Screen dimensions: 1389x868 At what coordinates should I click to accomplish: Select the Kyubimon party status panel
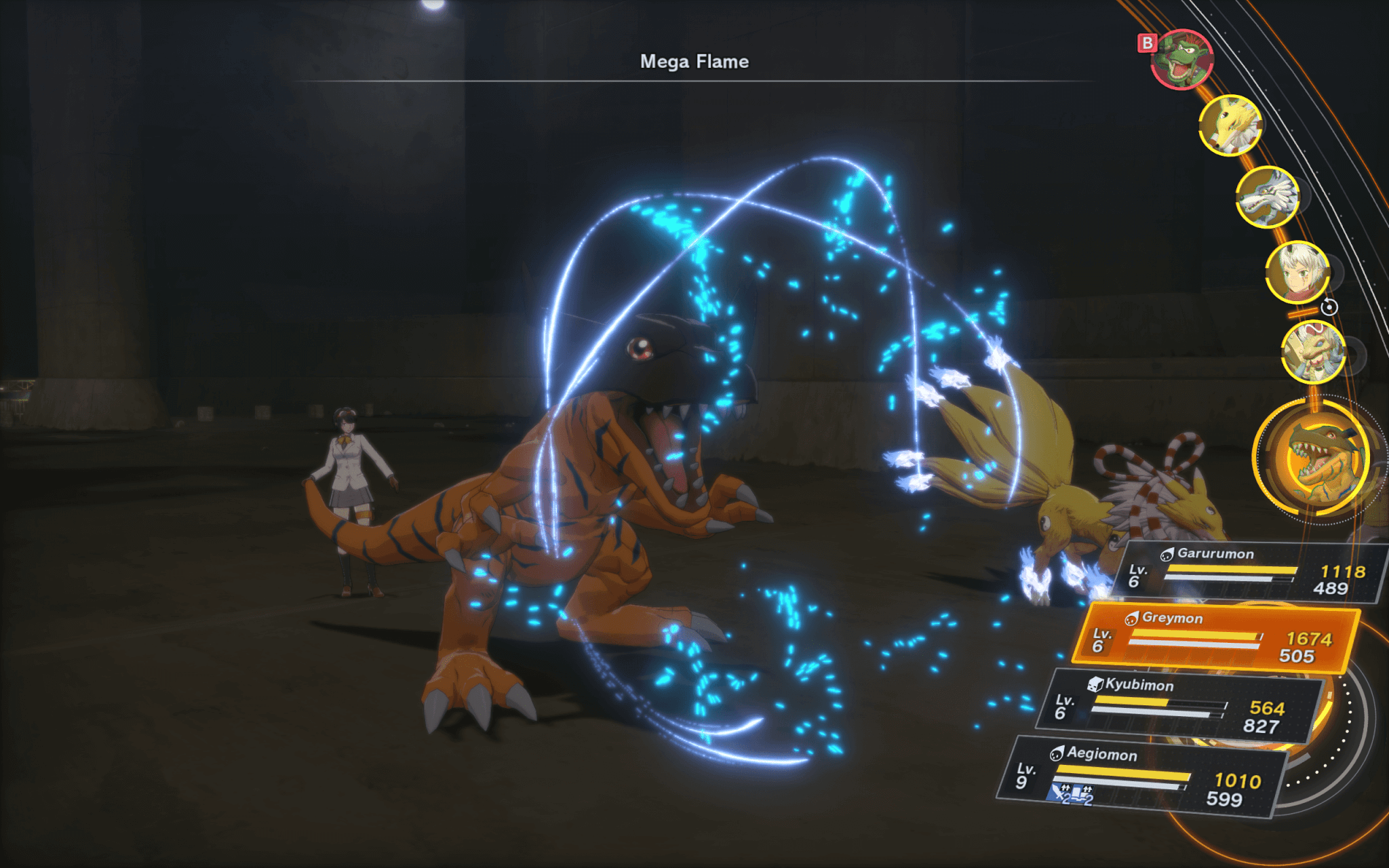pyautogui.click(x=1180, y=707)
